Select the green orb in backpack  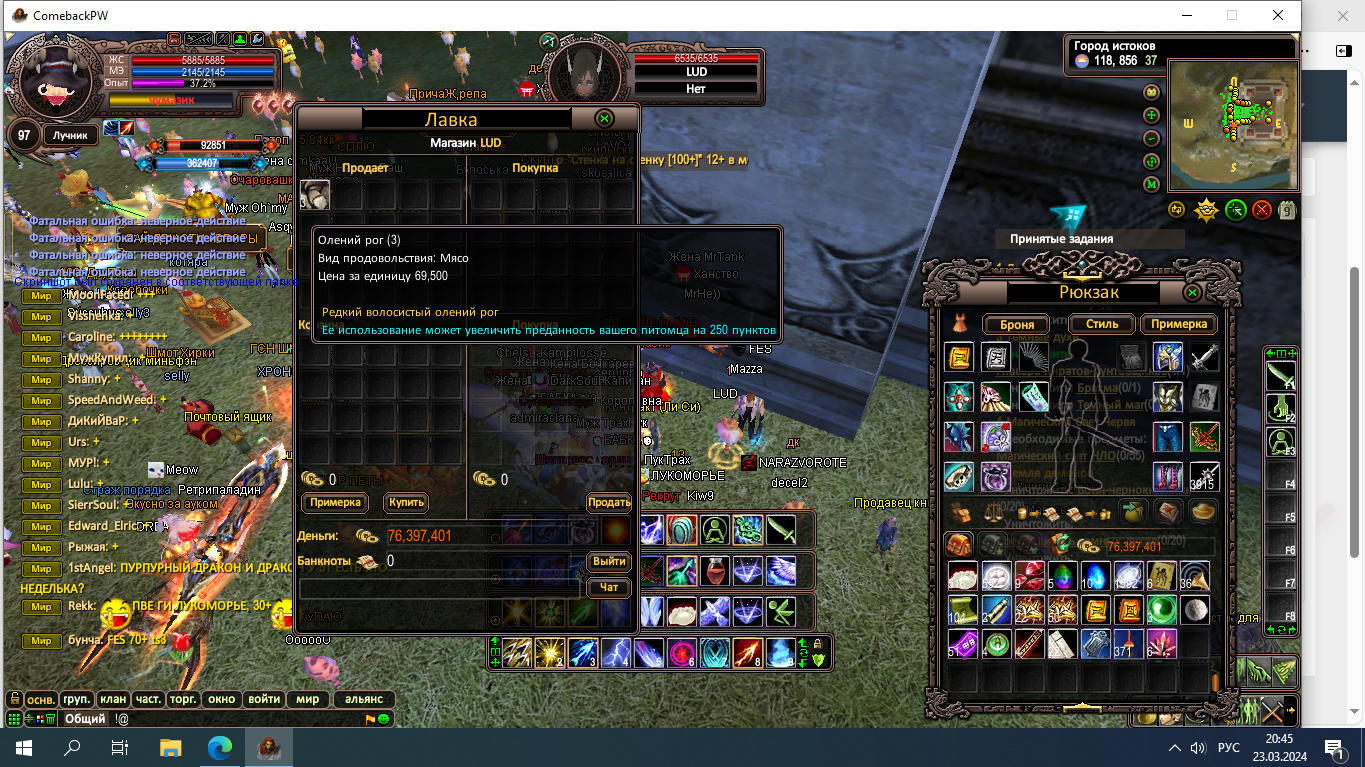(1162, 609)
